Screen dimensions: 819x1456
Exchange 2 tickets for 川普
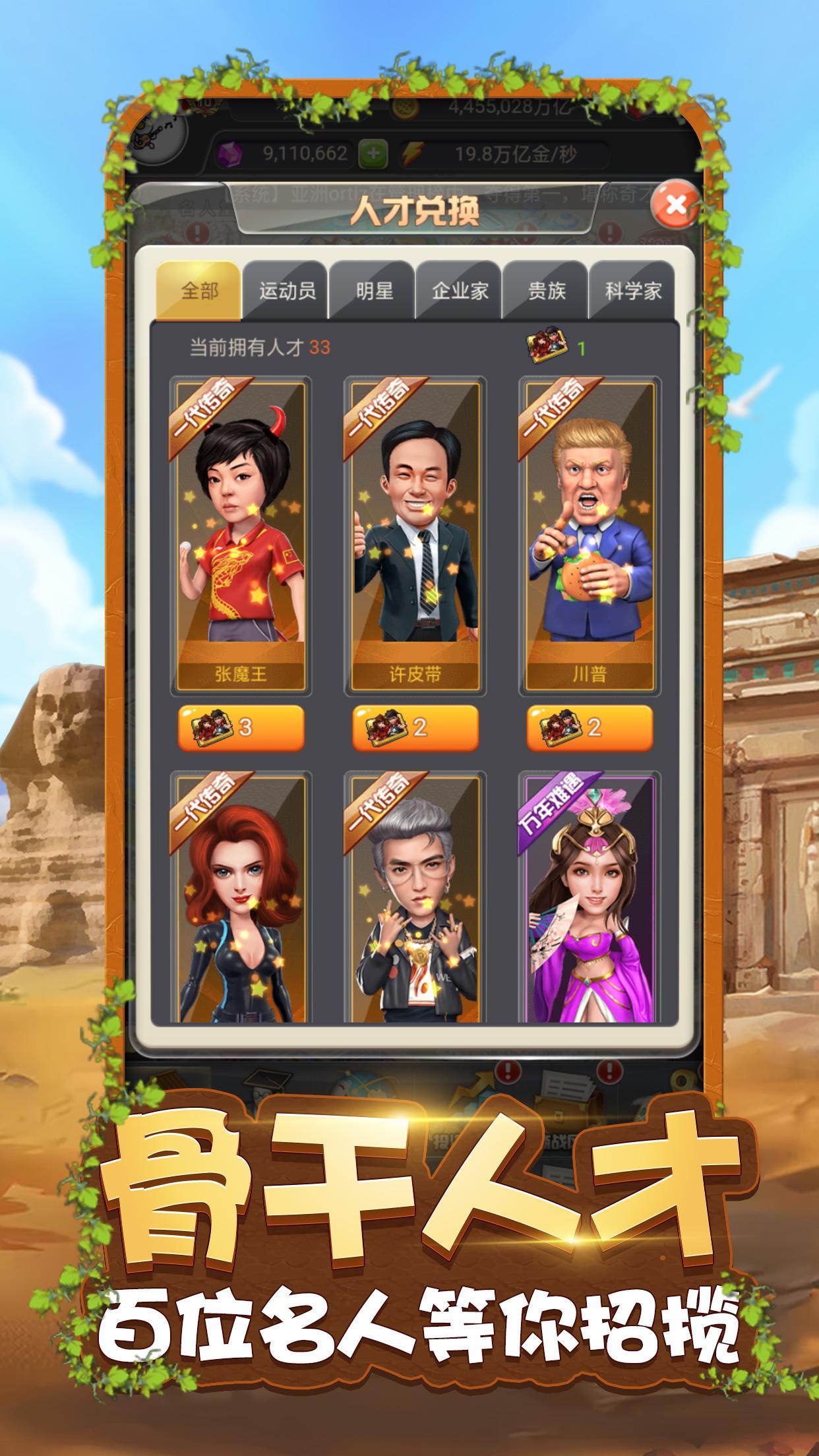[590, 727]
